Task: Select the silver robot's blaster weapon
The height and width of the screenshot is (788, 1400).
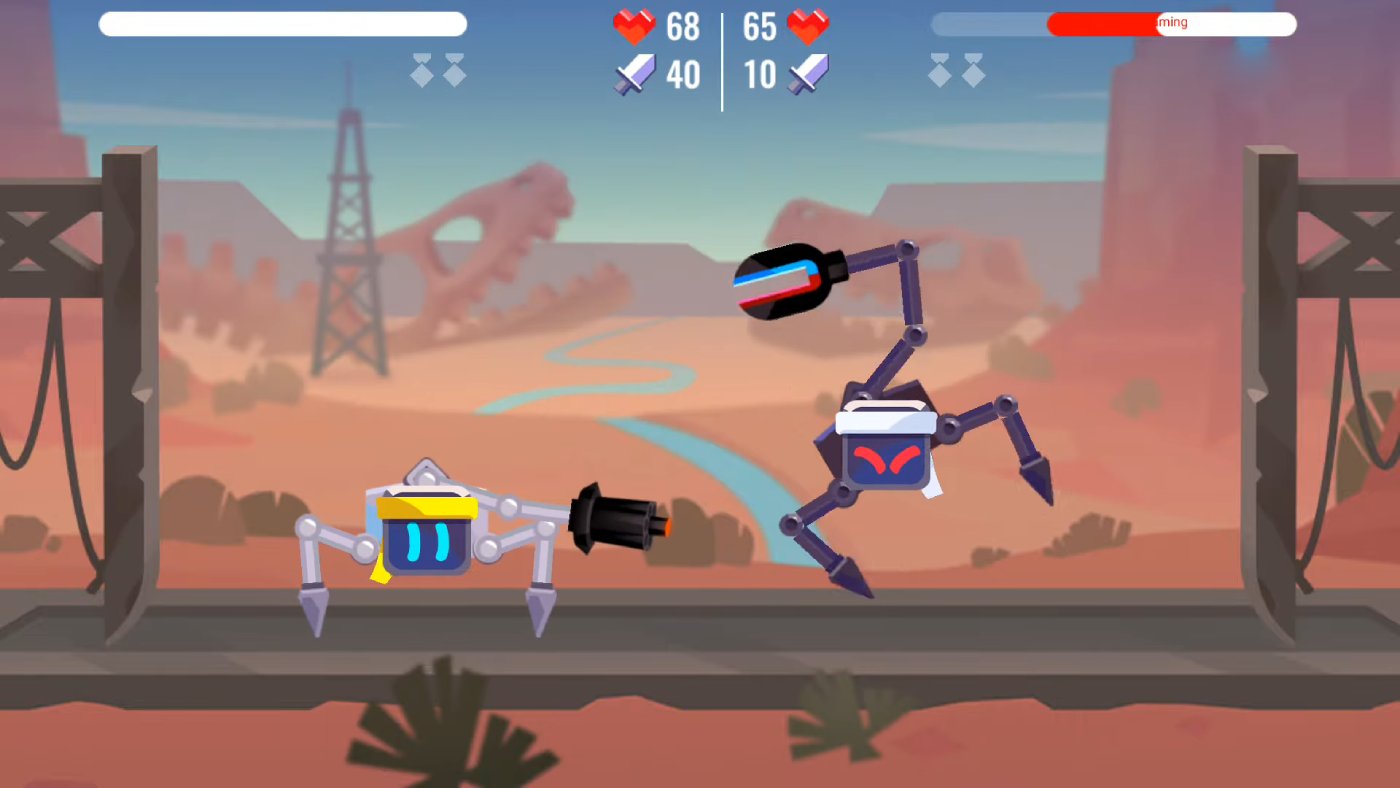Action: tap(620, 525)
